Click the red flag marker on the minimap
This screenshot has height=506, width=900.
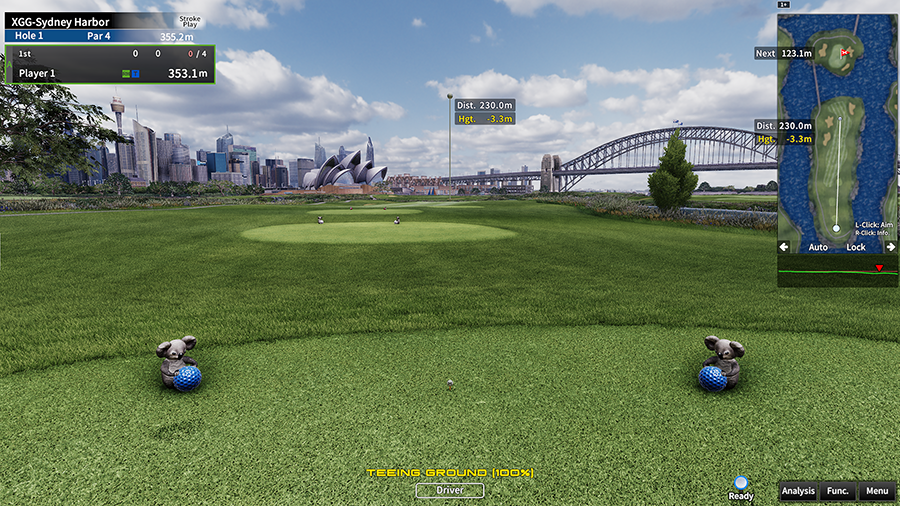[846, 51]
